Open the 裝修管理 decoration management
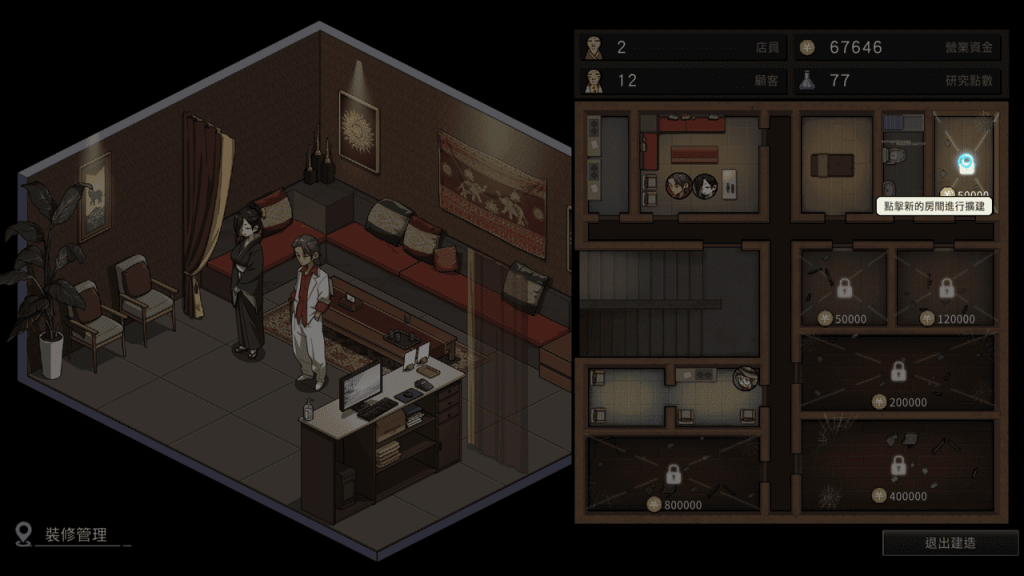 click(75, 535)
